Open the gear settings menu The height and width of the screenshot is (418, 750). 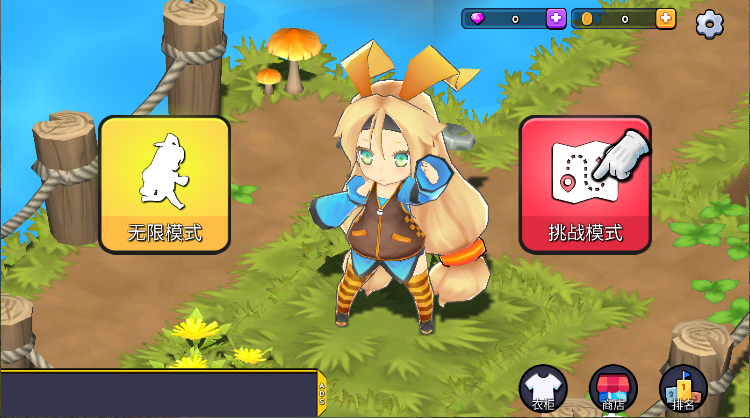pos(710,23)
